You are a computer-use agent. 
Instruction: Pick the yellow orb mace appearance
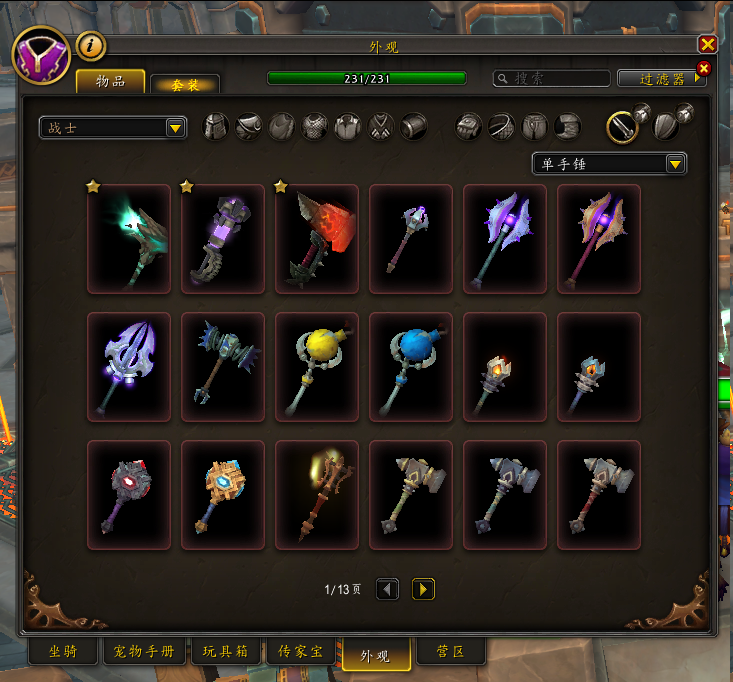click(x=316, y=367)
